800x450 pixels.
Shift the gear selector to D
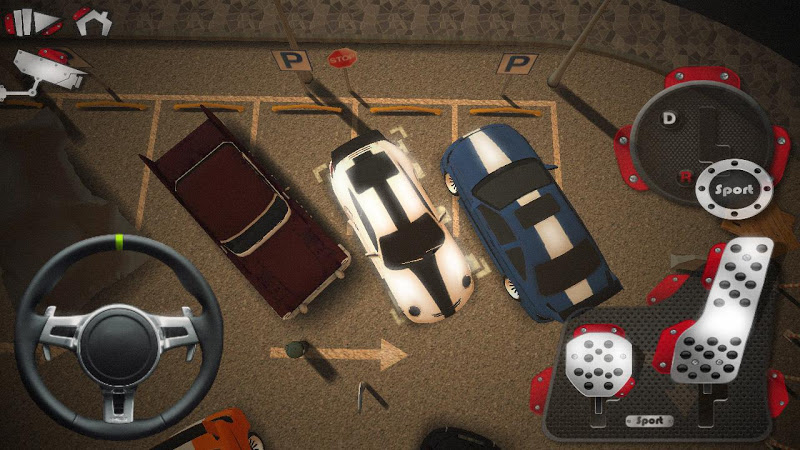pyautogui.click(x=669, y=118)
